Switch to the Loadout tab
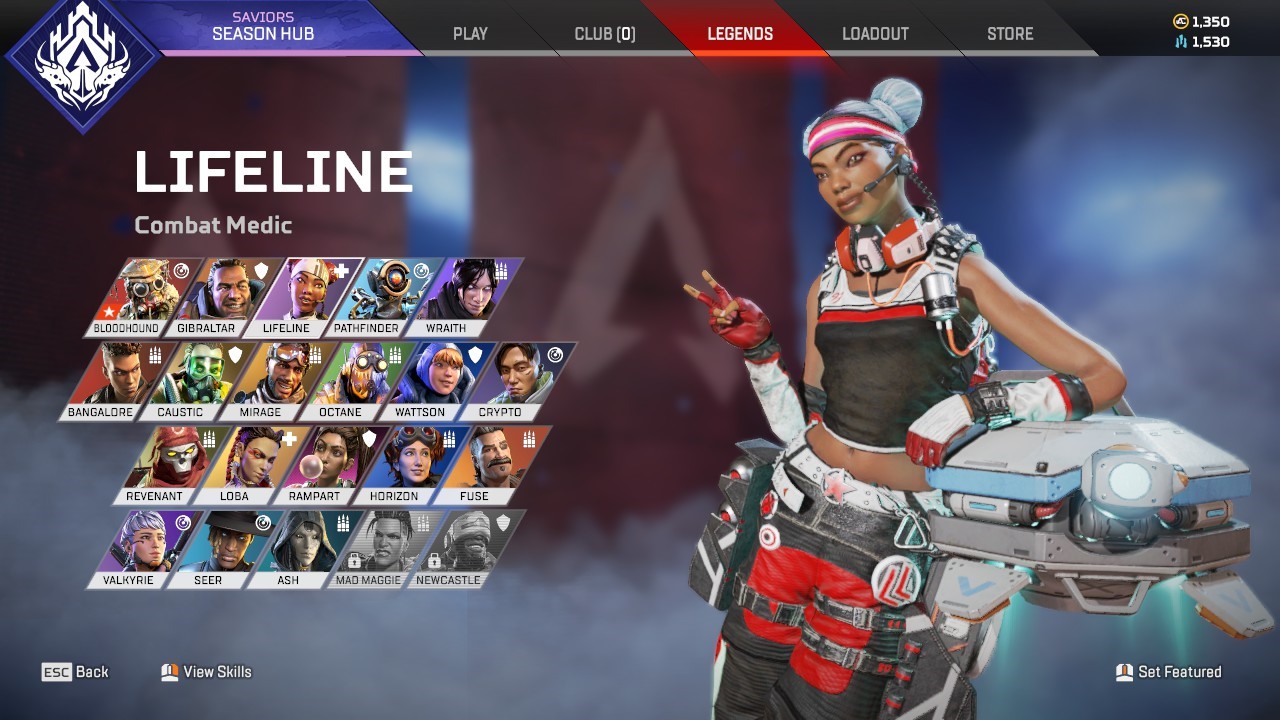 (x=875, y=33)
